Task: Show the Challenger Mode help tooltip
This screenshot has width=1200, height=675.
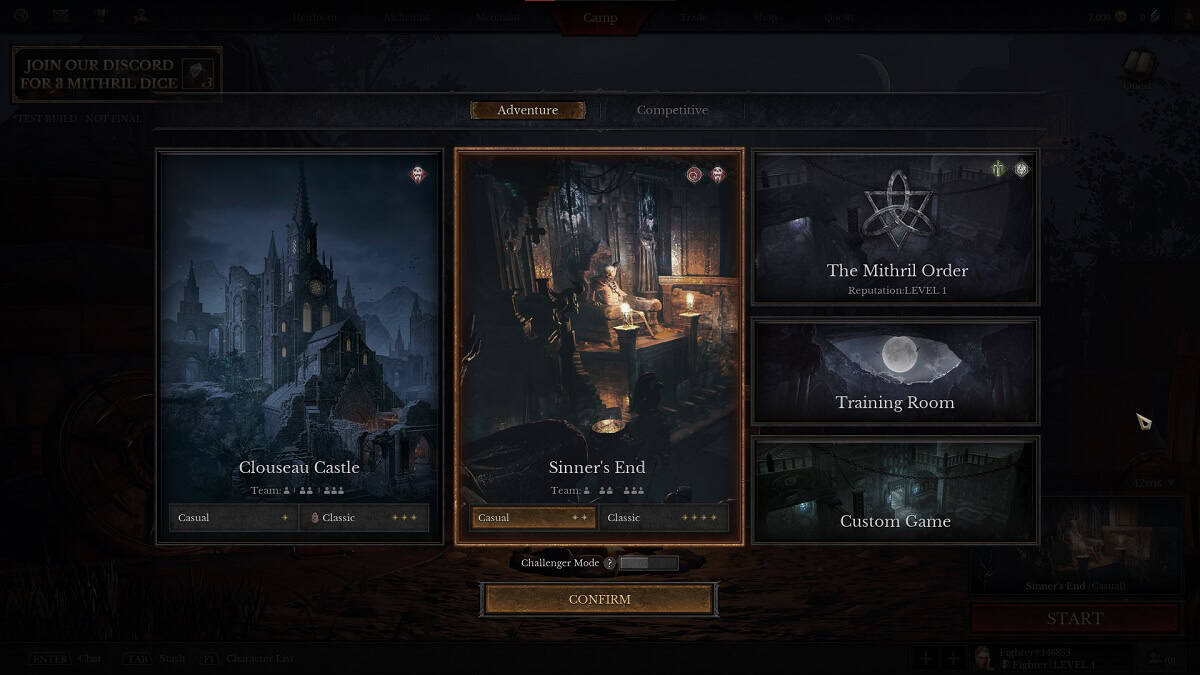Action: coord(610,563)
